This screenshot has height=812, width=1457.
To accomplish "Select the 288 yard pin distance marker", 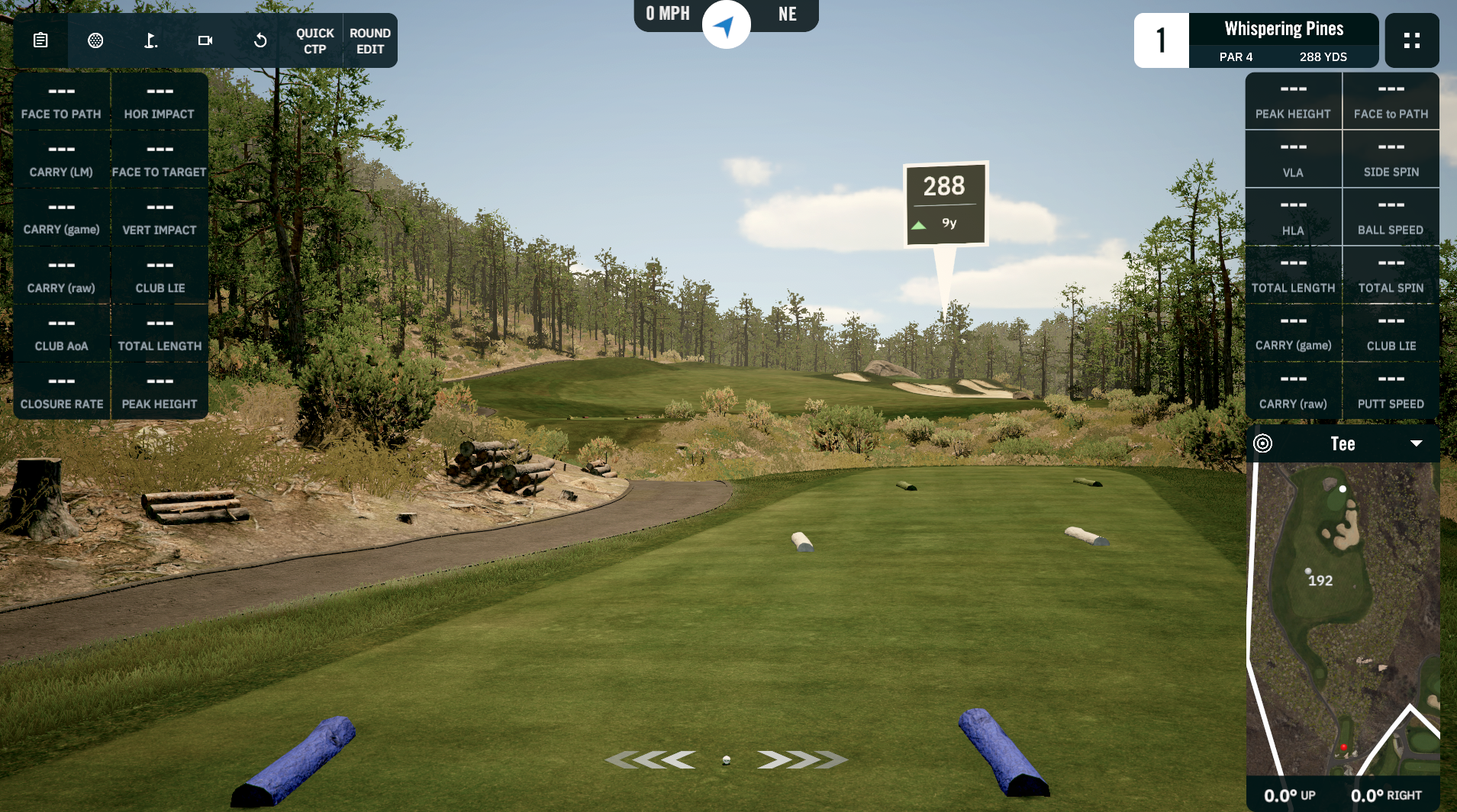I will pyautogui.click(x=945, y=204).
